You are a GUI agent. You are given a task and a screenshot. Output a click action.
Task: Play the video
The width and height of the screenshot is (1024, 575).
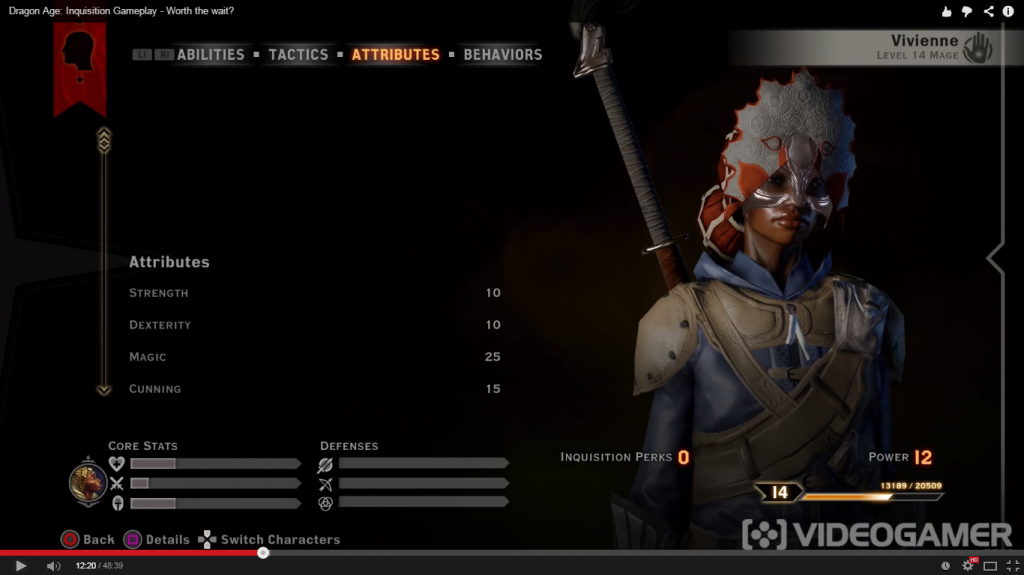20,566
